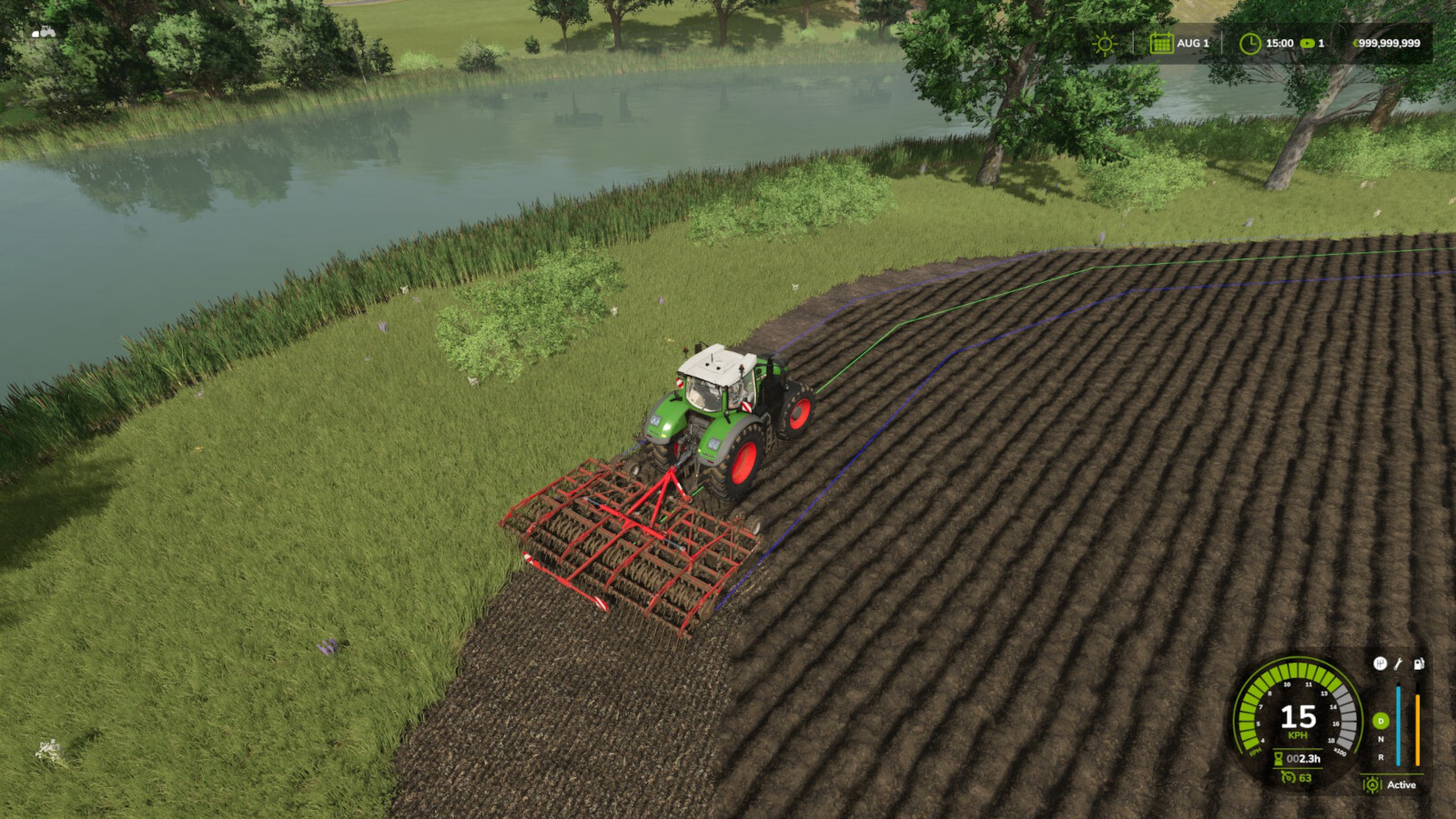
Task: Click the orange fuel level bar
Action: [1418, 728]
